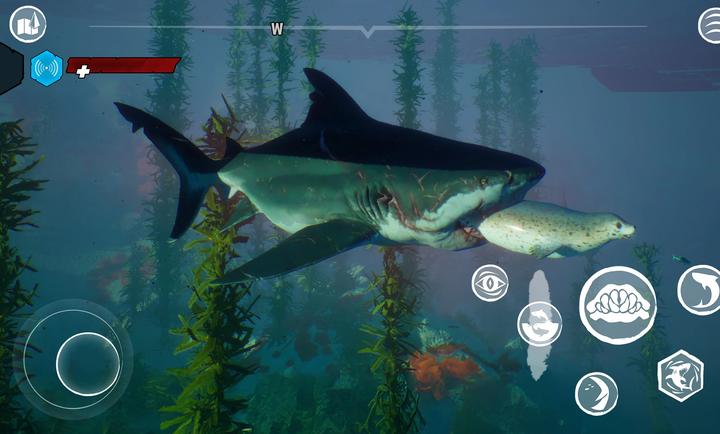Tap the virtual movement joystick

coord(88,362)
